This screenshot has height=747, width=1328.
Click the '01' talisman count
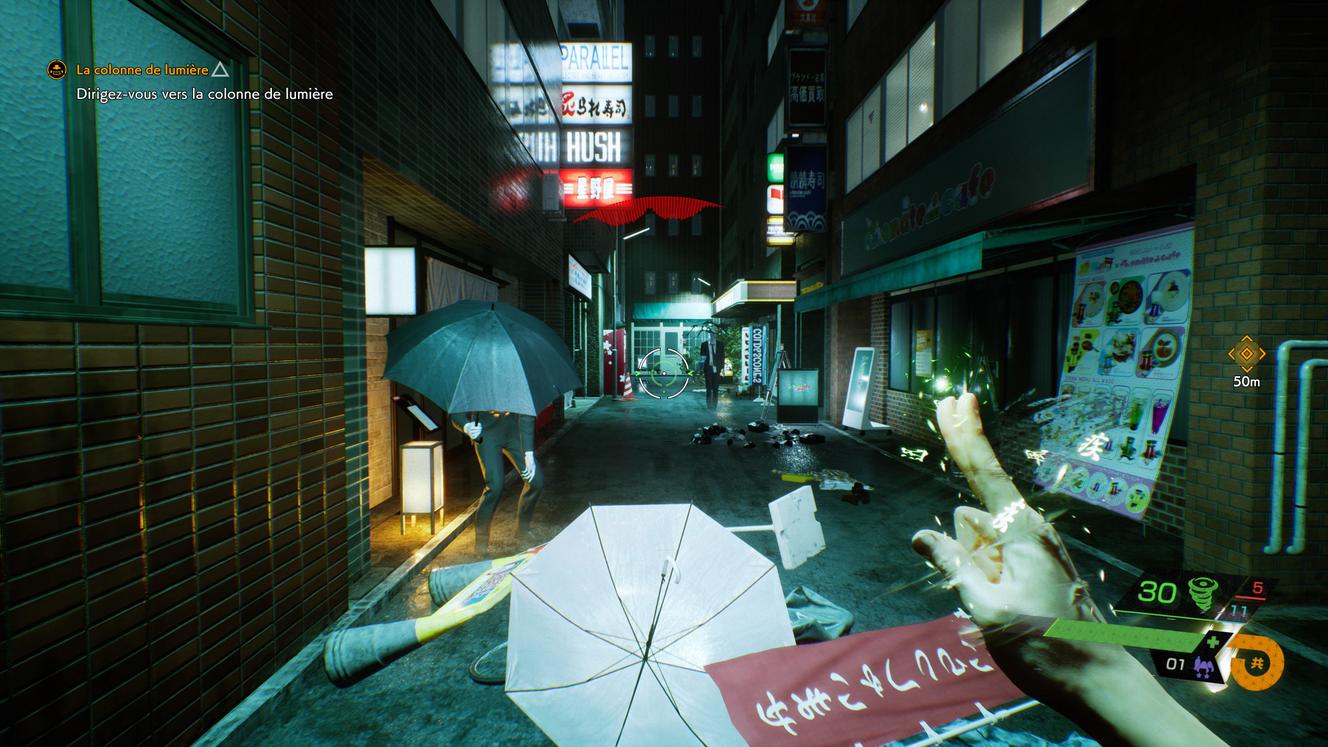click(x=1174, y=665)
